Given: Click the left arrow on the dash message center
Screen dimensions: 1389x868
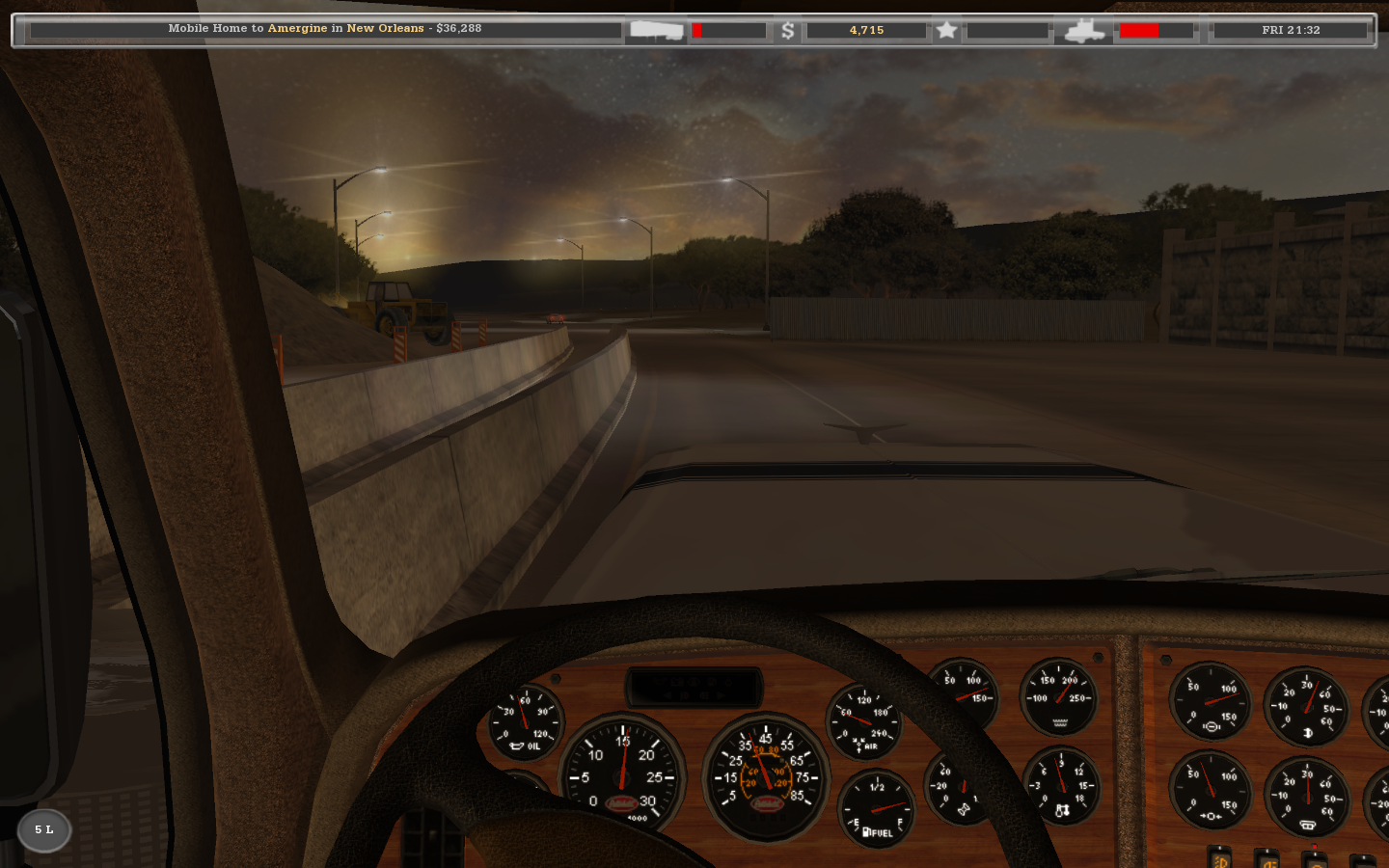Looking at the screenshot, I should pyautogui.click(x=667, y=696).
